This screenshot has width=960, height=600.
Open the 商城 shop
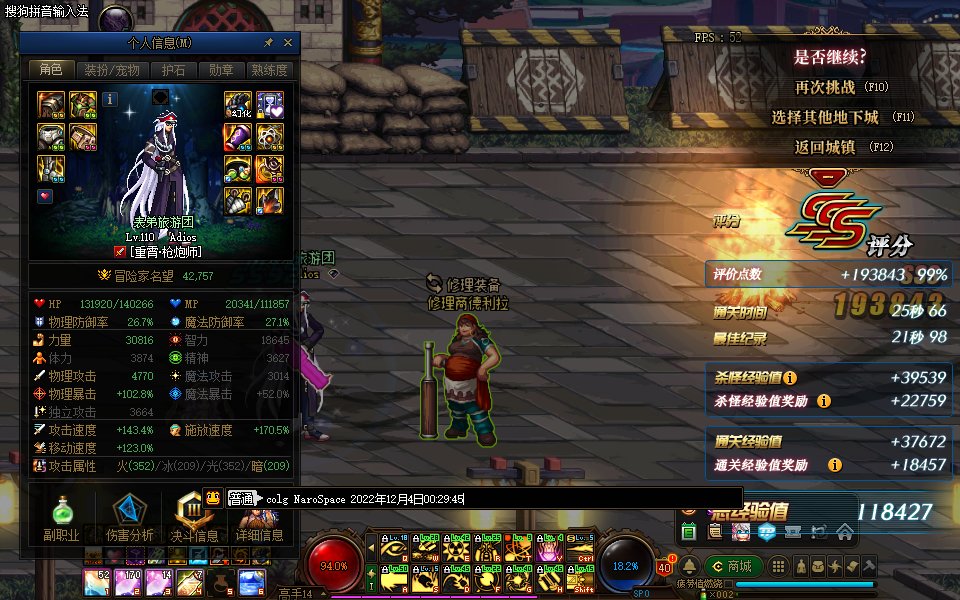(x=732, y=567)
